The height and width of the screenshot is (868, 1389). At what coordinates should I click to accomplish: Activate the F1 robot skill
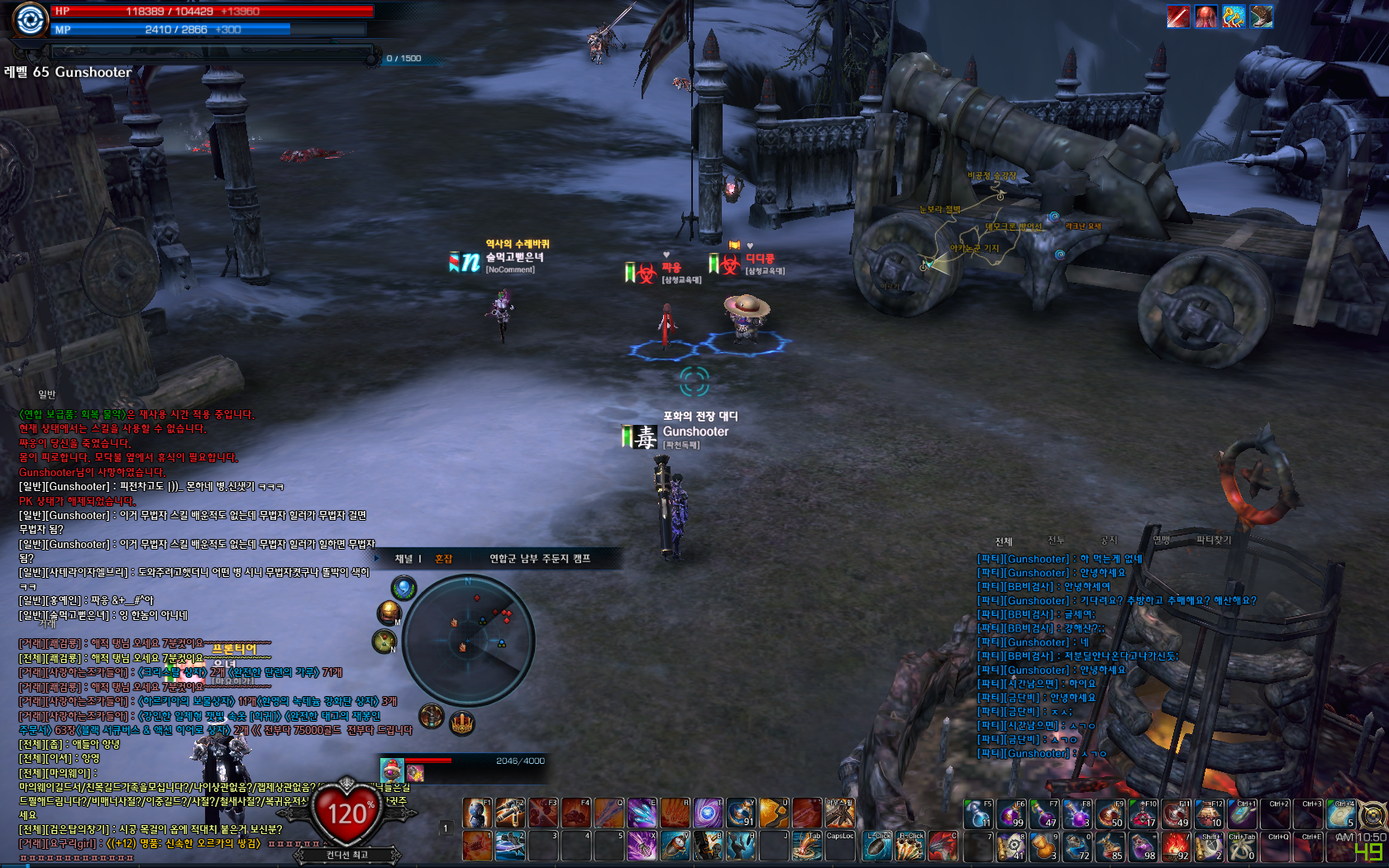[x=477, y=813]
